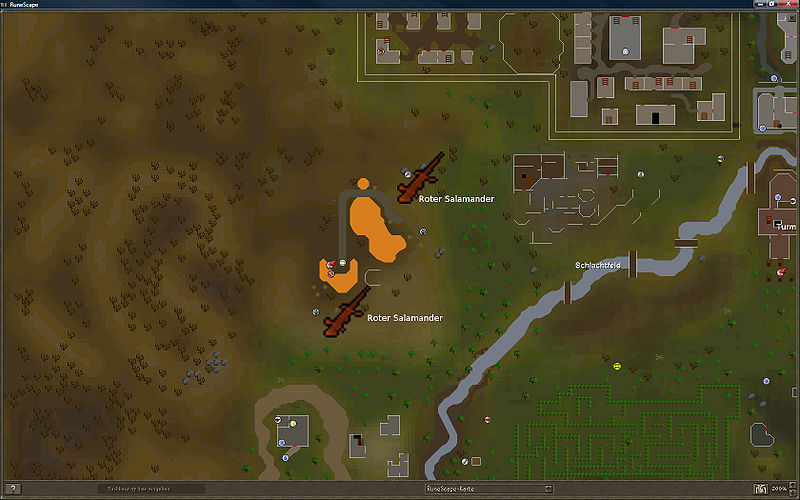Click the map icon beside the zoom percentage
The height and width of the screenshot is (500, 800).
coord(761,489)
